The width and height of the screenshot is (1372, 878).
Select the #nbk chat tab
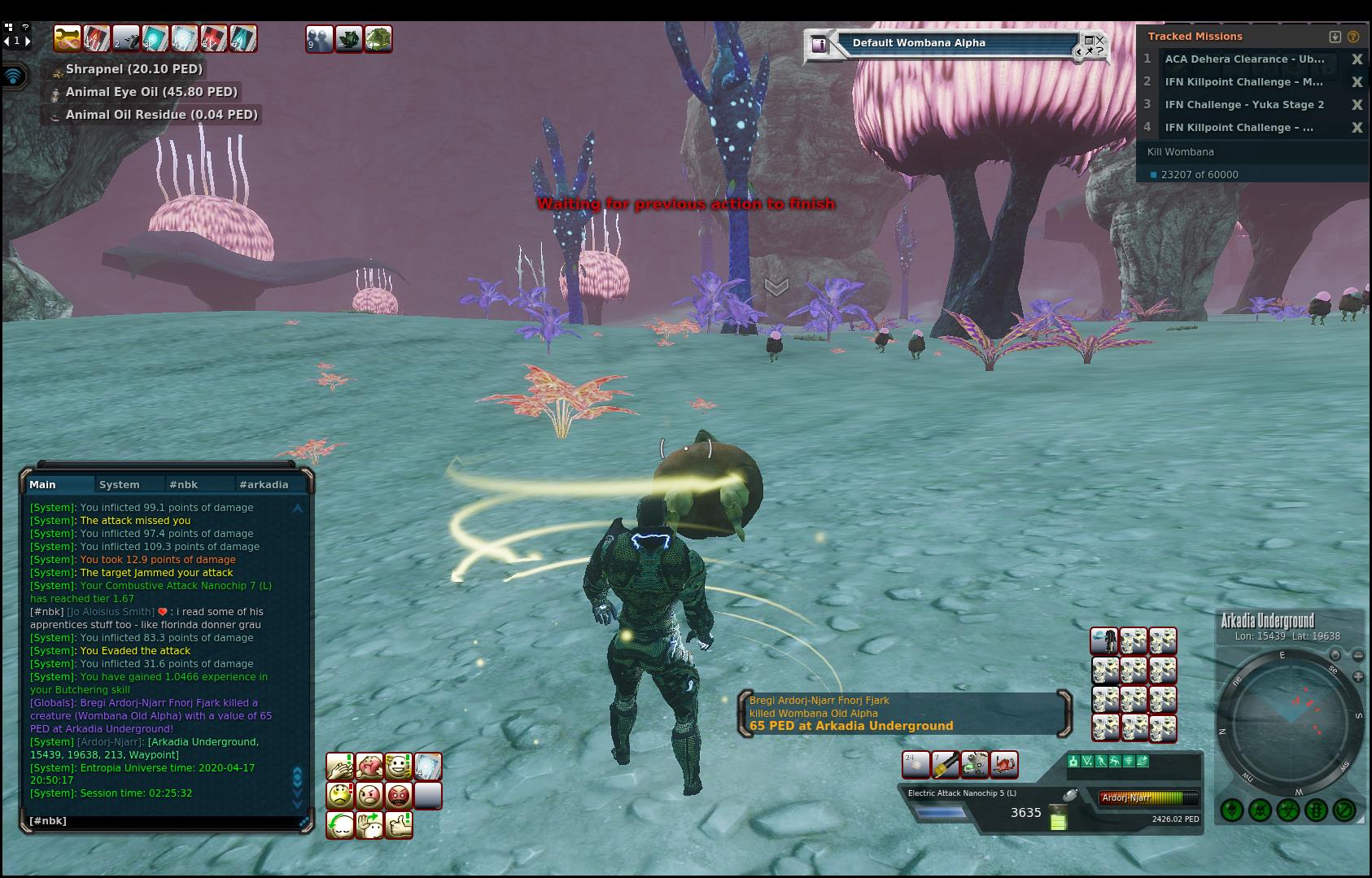point(183,484)
